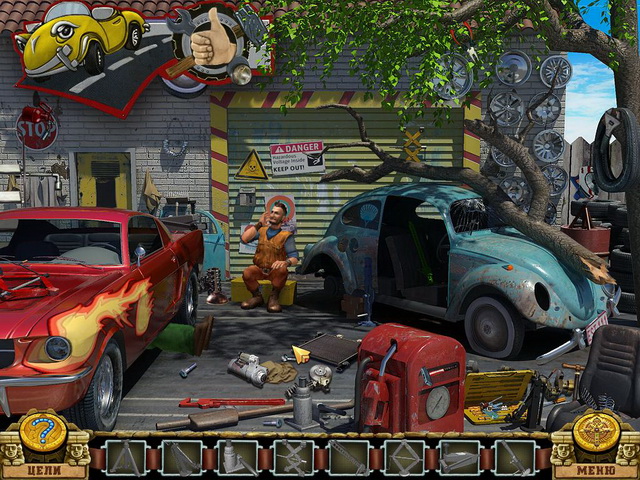The image size is (640, 480).
Task: Select the diamond-shaped scissor jack slot
Action: [404, 458]
